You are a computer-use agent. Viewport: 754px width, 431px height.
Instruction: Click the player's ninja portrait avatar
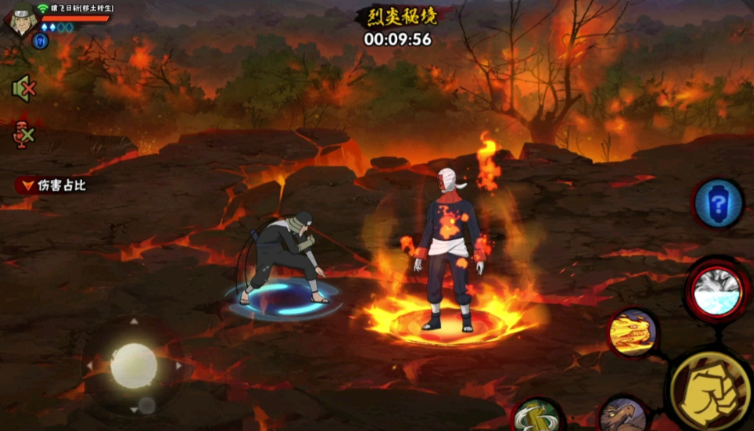coord(20,20)
